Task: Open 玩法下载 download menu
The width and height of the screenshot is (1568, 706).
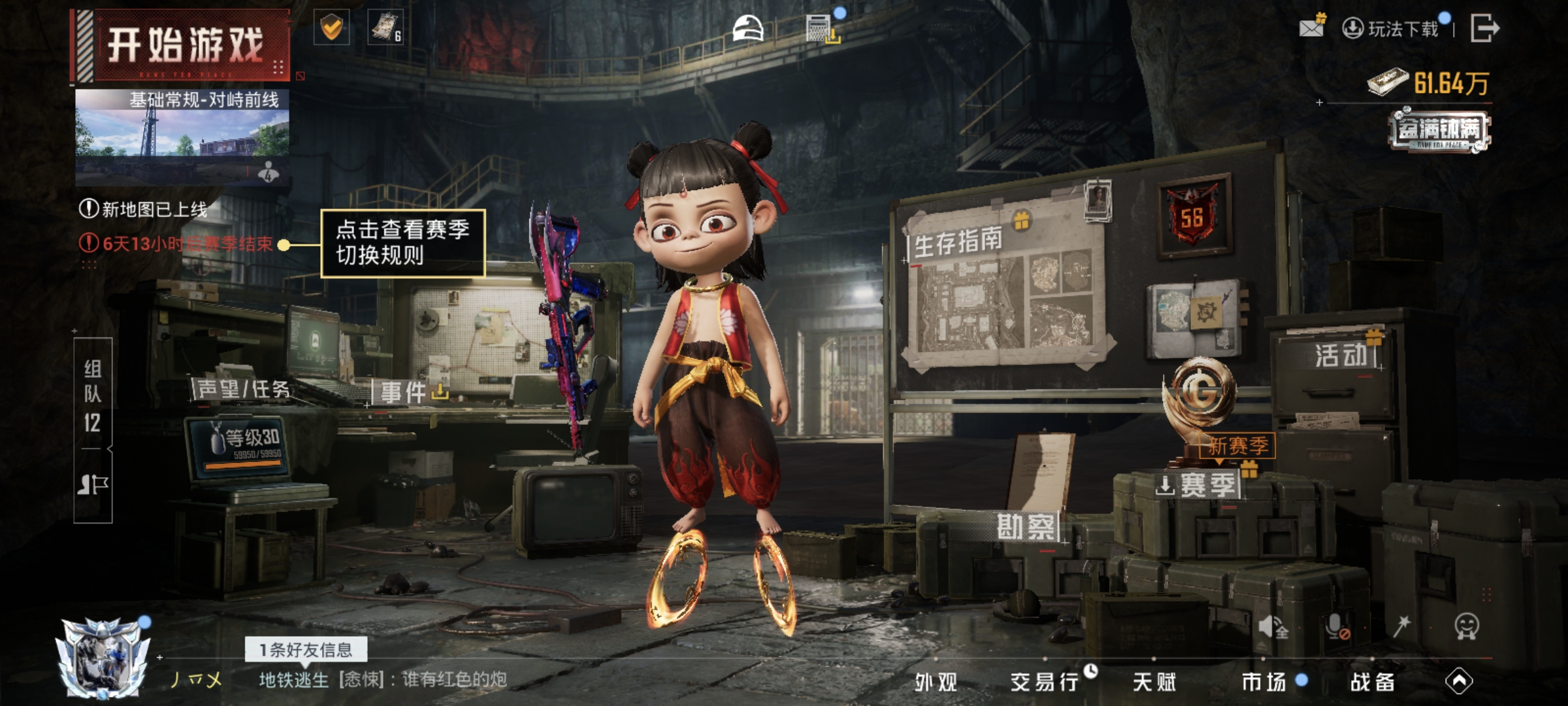Action: pos(1394,29)
